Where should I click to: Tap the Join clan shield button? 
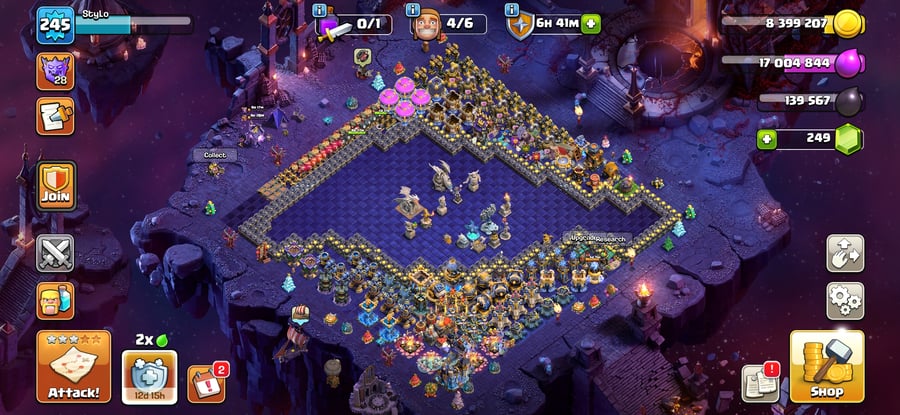(55, 187)
